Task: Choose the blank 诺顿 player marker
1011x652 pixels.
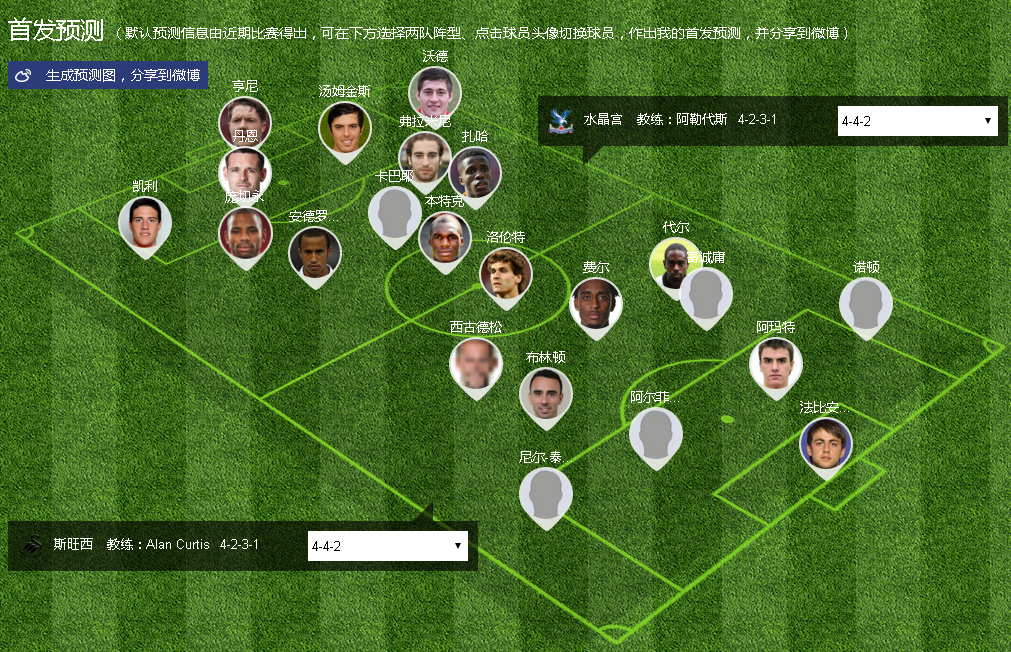Action: click(x=866, y=304)
